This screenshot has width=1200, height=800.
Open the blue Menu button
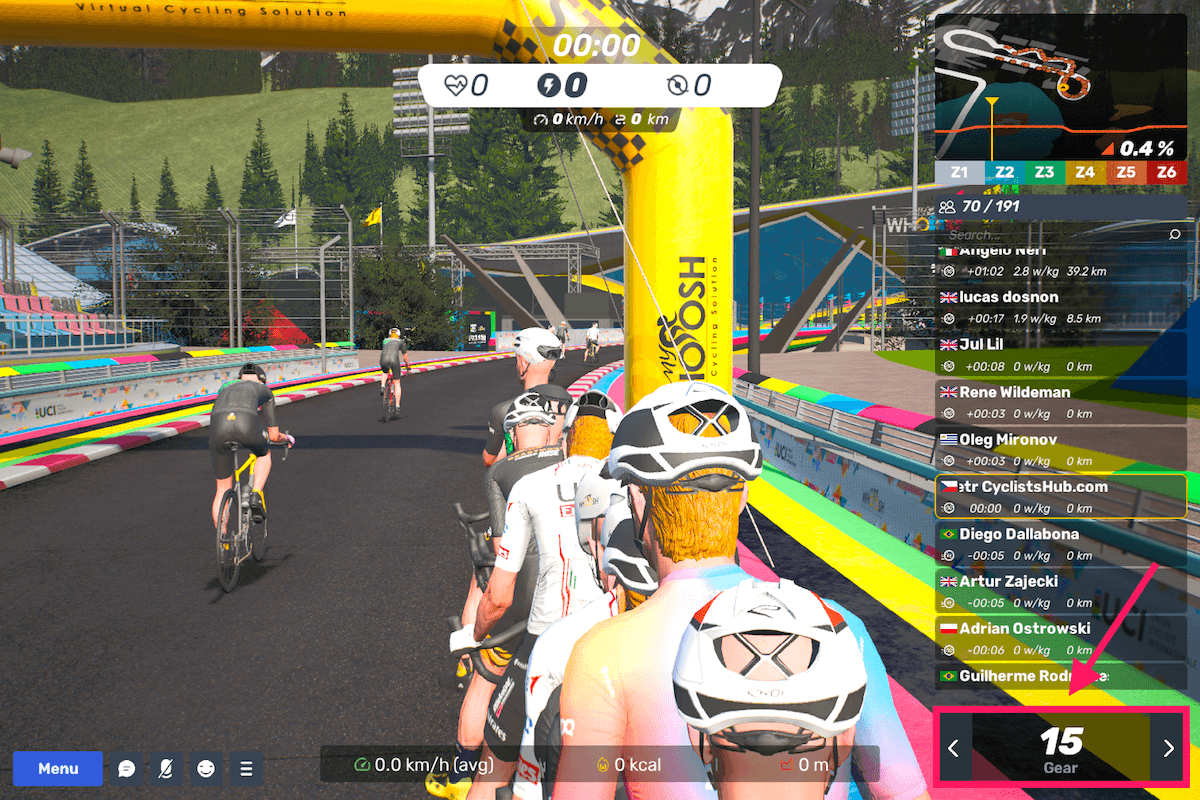click(58, 768)
